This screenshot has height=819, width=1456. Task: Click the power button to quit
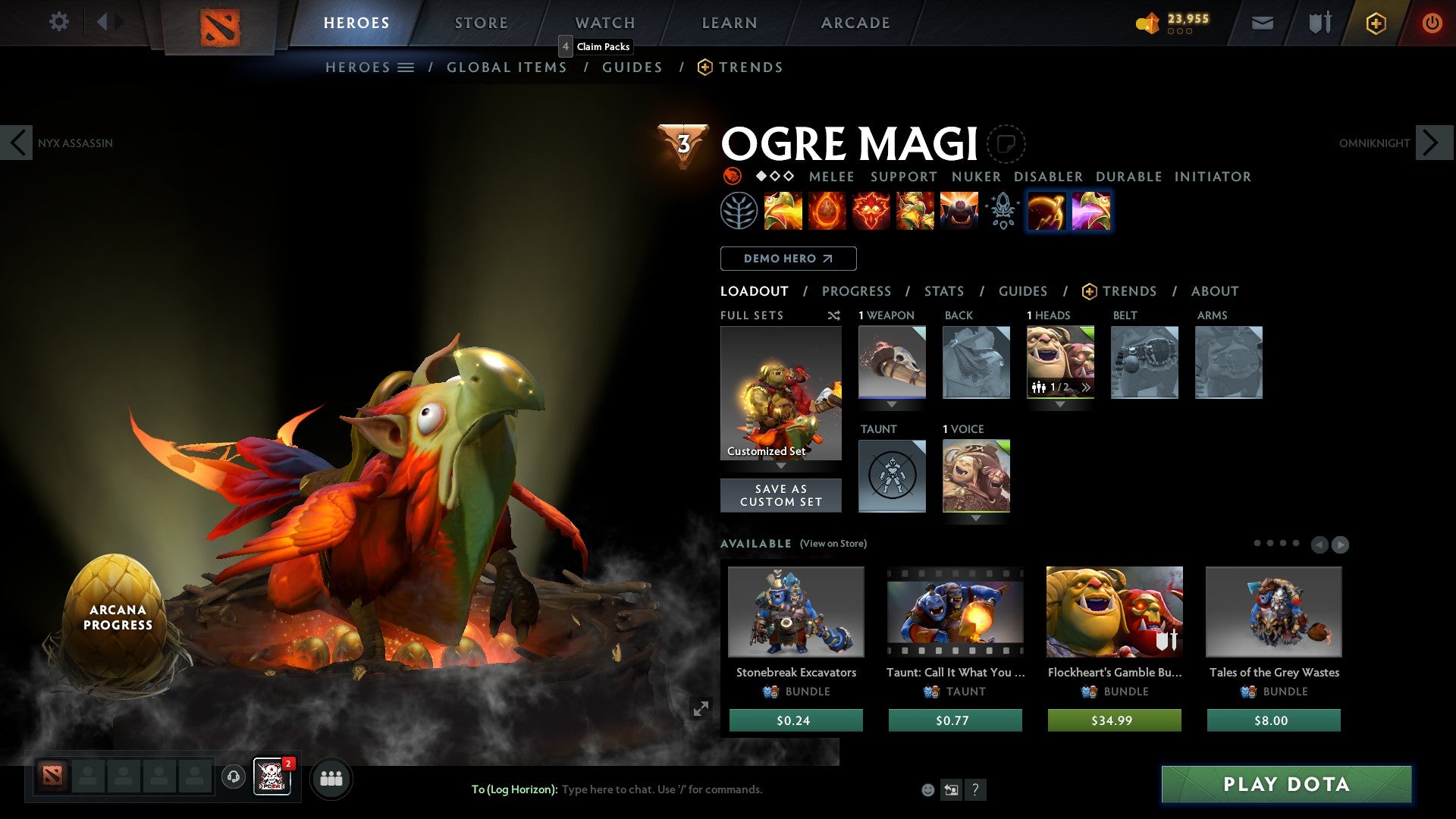pos(1432,23)
